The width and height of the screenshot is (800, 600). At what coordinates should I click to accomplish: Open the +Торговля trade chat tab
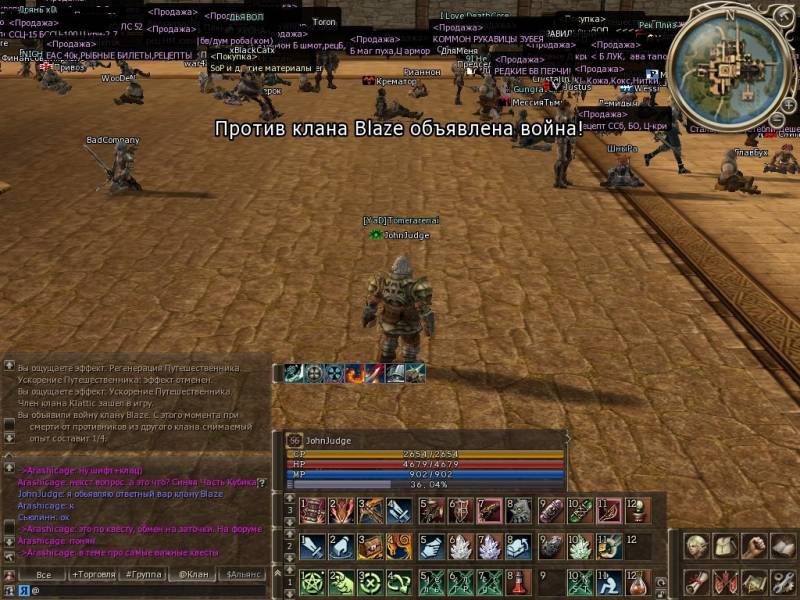(x=92, y=575)
